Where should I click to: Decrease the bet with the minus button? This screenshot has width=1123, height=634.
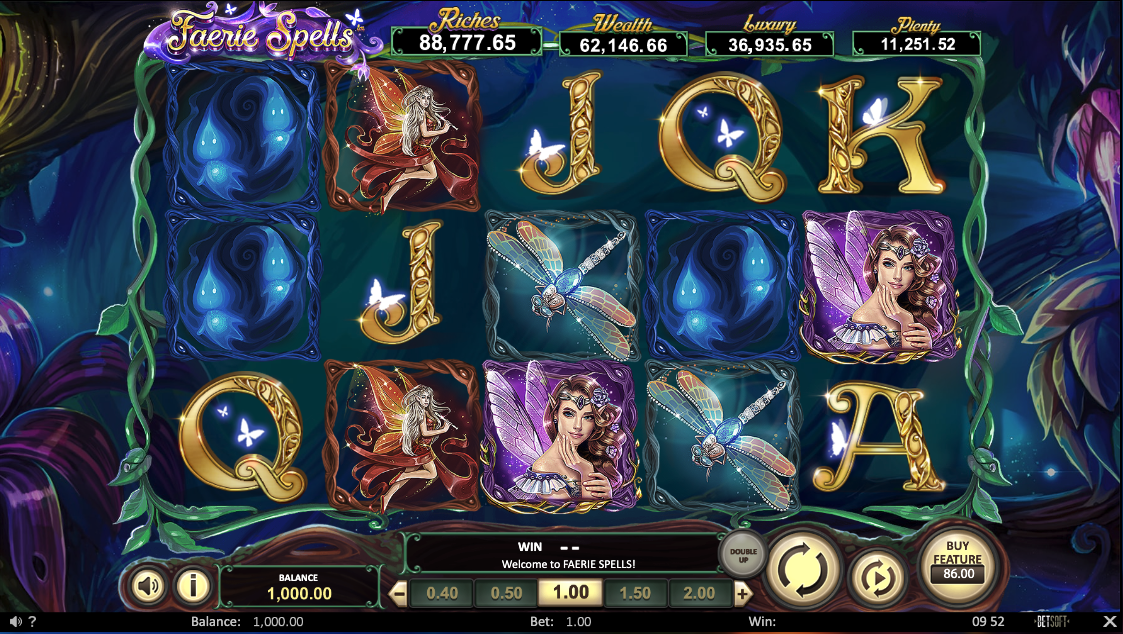pyautogui.click(x=399, y=593)
